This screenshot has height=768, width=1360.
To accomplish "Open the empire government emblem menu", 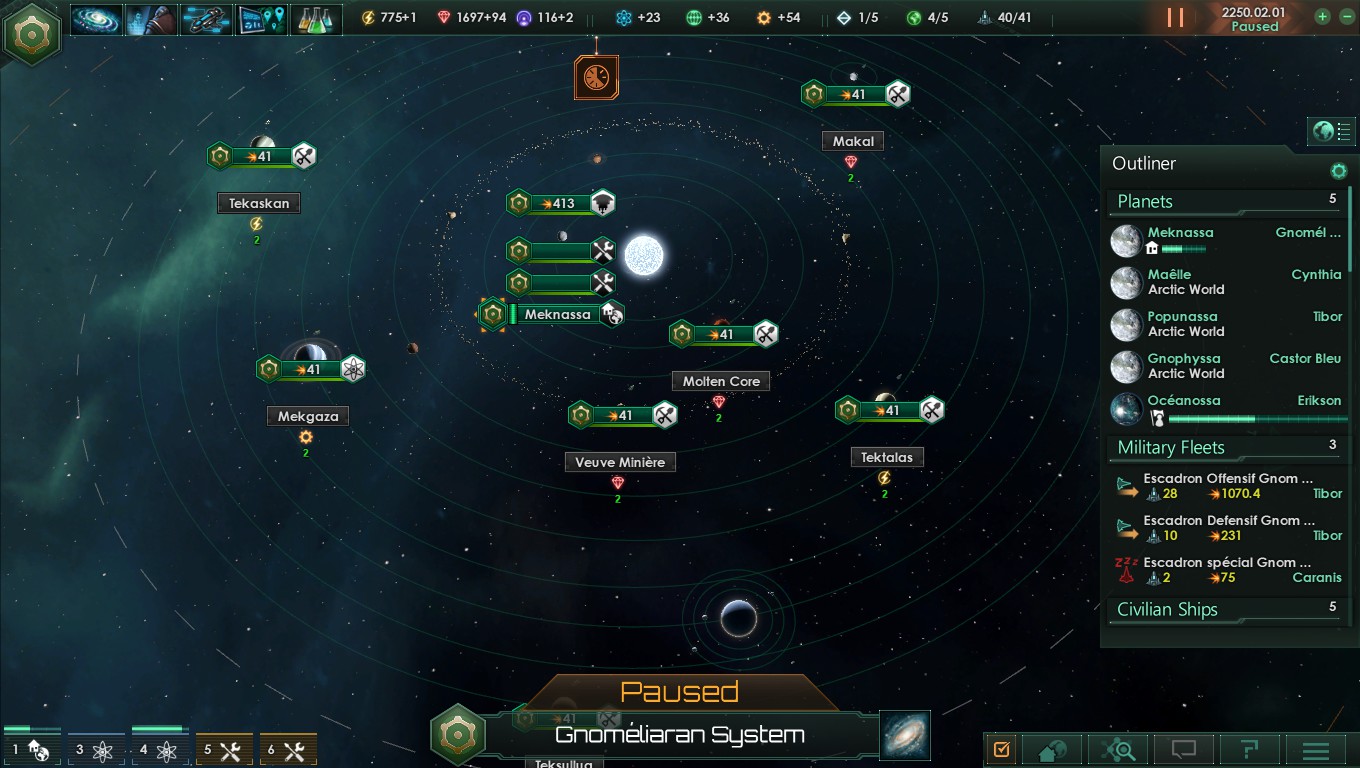I will (x=32, y=33).
